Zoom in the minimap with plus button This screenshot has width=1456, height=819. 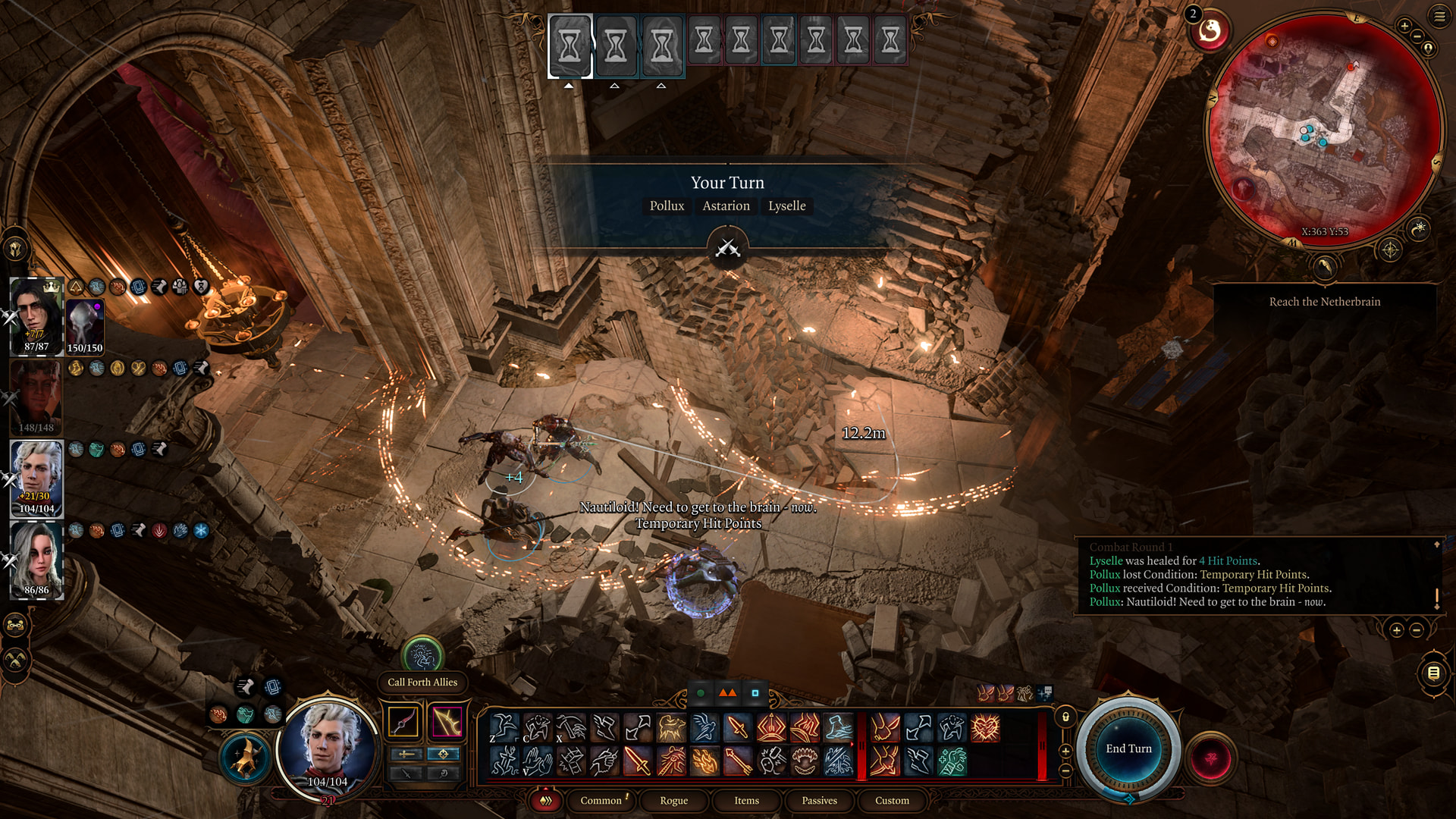tap(1404, 27)
